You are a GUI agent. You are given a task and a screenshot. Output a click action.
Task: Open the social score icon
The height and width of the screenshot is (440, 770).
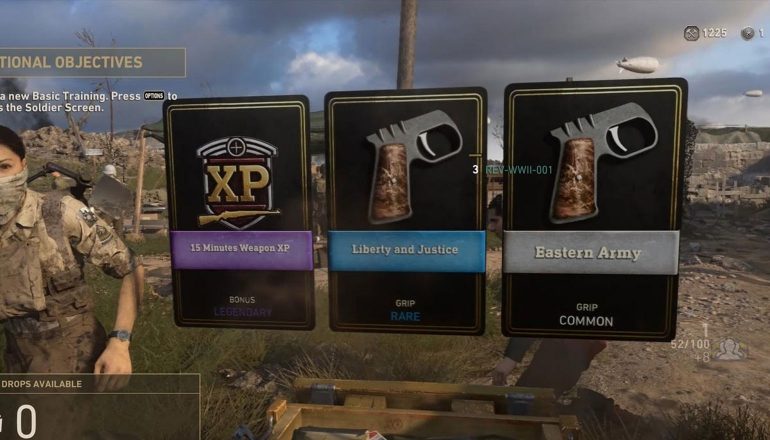pos(729,348)
